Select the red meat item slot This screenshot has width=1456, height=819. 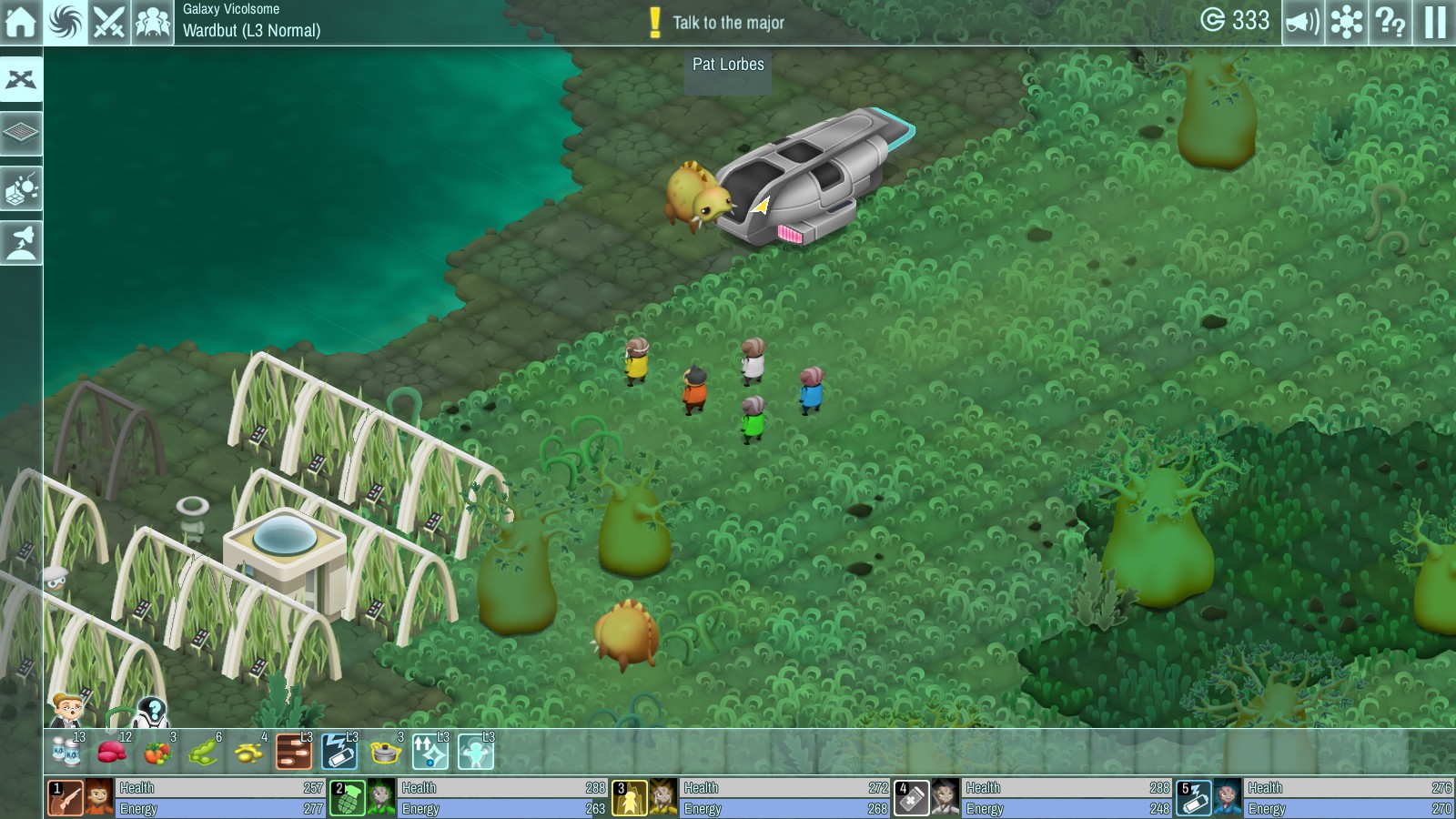(113, 752)
